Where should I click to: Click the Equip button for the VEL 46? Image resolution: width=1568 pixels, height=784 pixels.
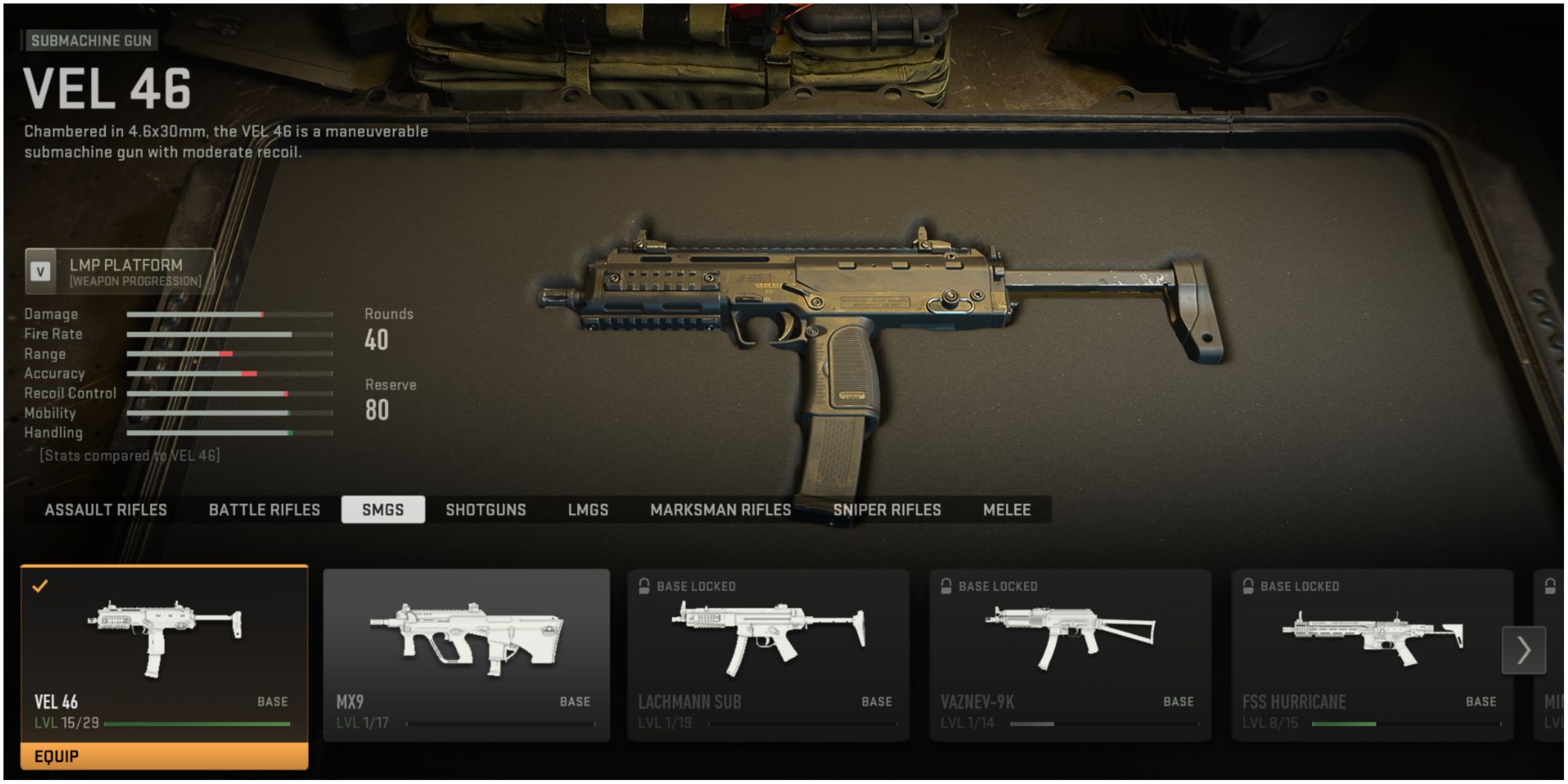coord(162,757)
